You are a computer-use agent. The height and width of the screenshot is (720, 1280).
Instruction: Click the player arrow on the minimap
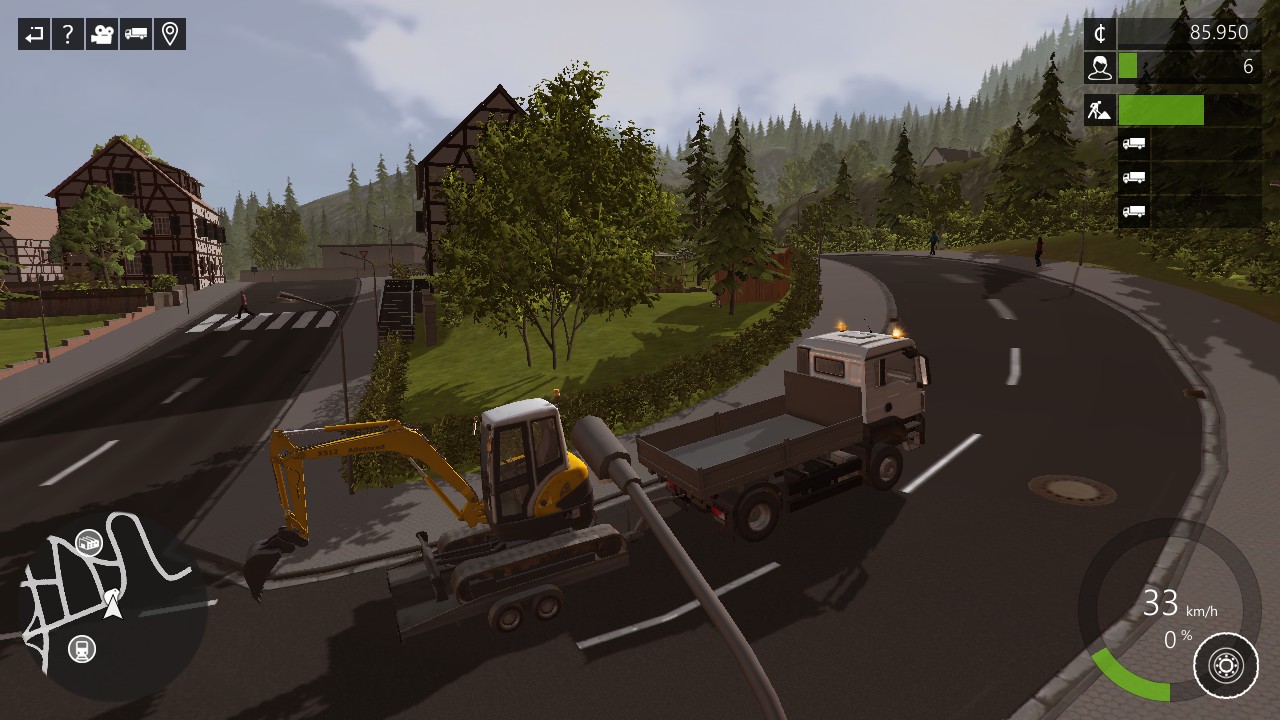click(113, 603)
